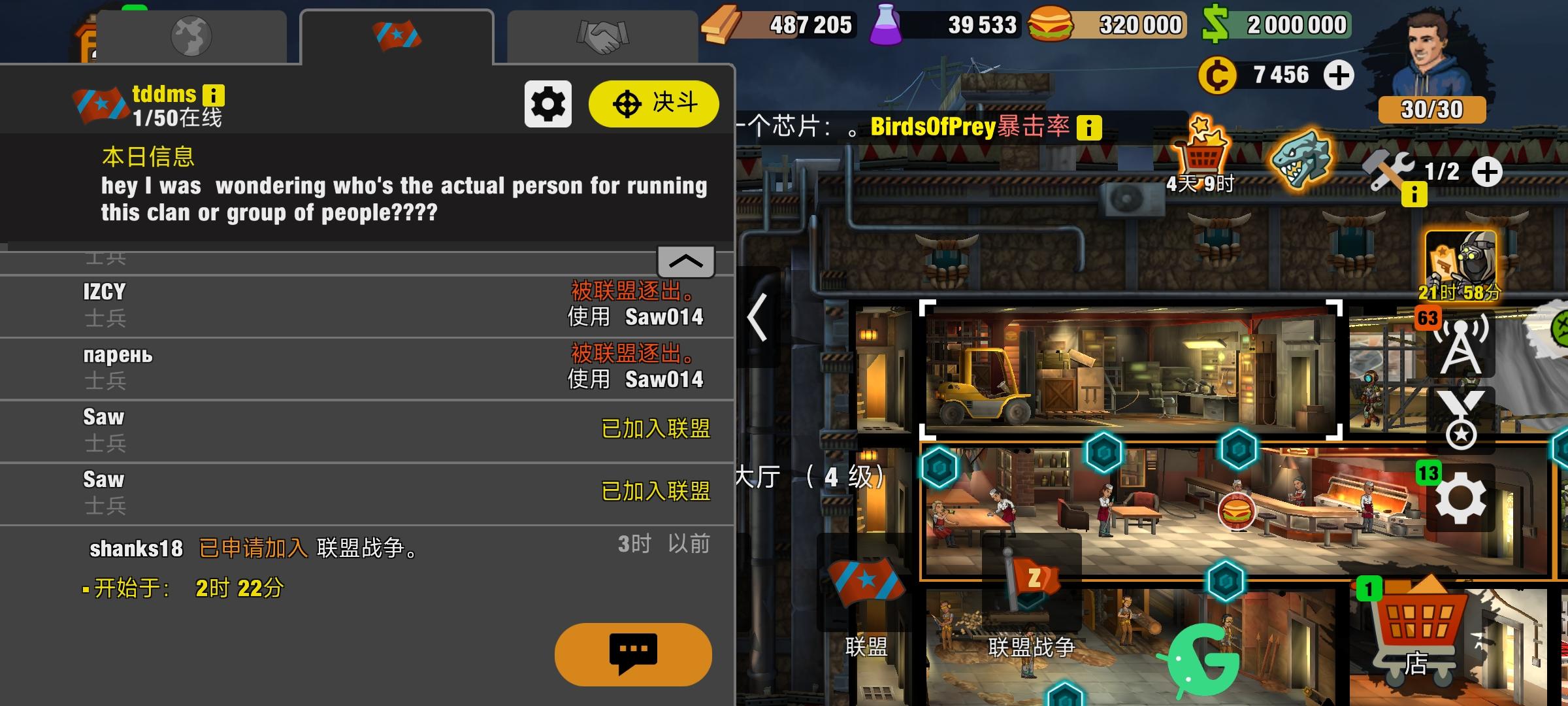The height and width of the screenshot is (706, 1568).
Task: Collapse the clan event log with the chevron
Action: tap(685, 261)
